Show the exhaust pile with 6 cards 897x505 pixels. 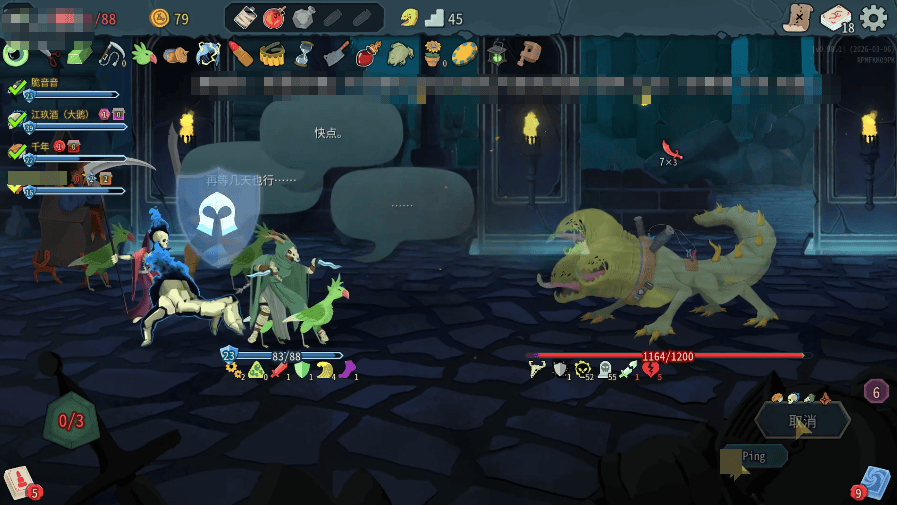coord(876,391)
